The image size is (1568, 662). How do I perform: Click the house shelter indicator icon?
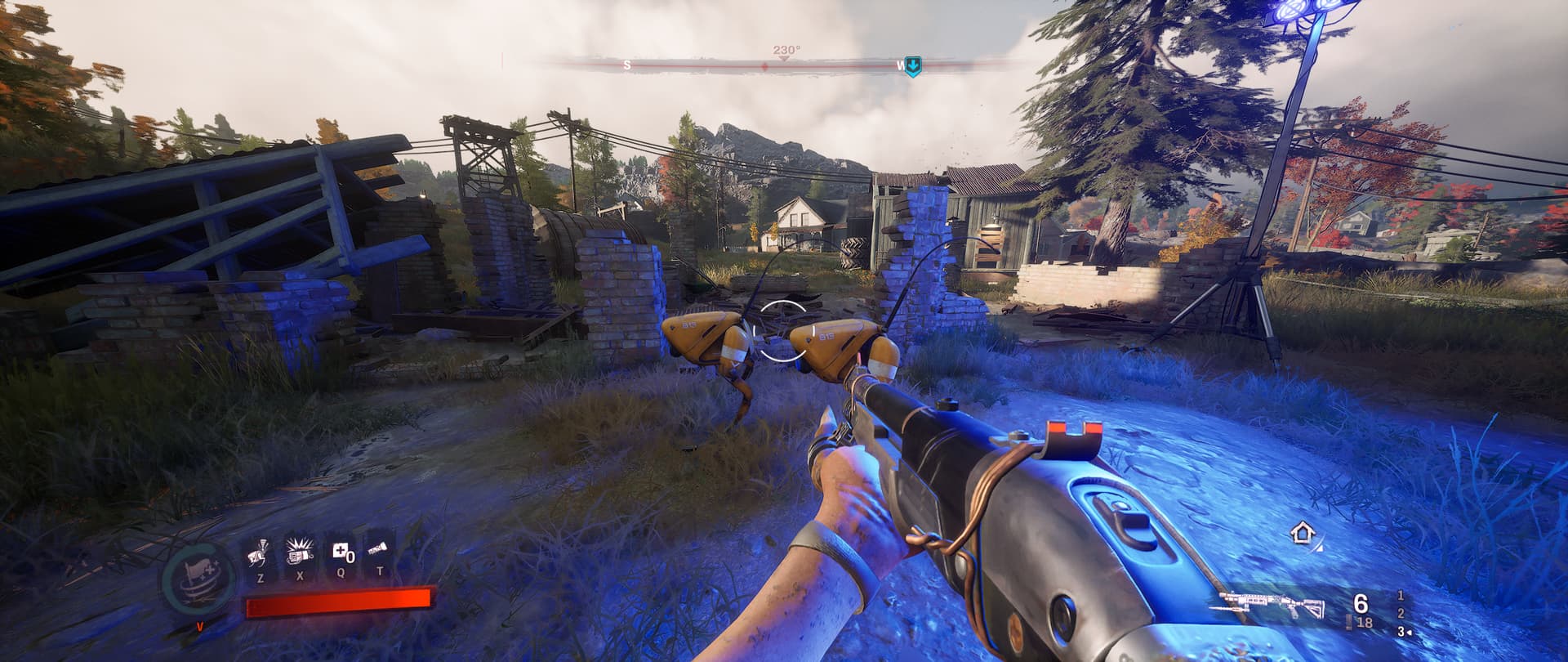tap(1302, 535)
